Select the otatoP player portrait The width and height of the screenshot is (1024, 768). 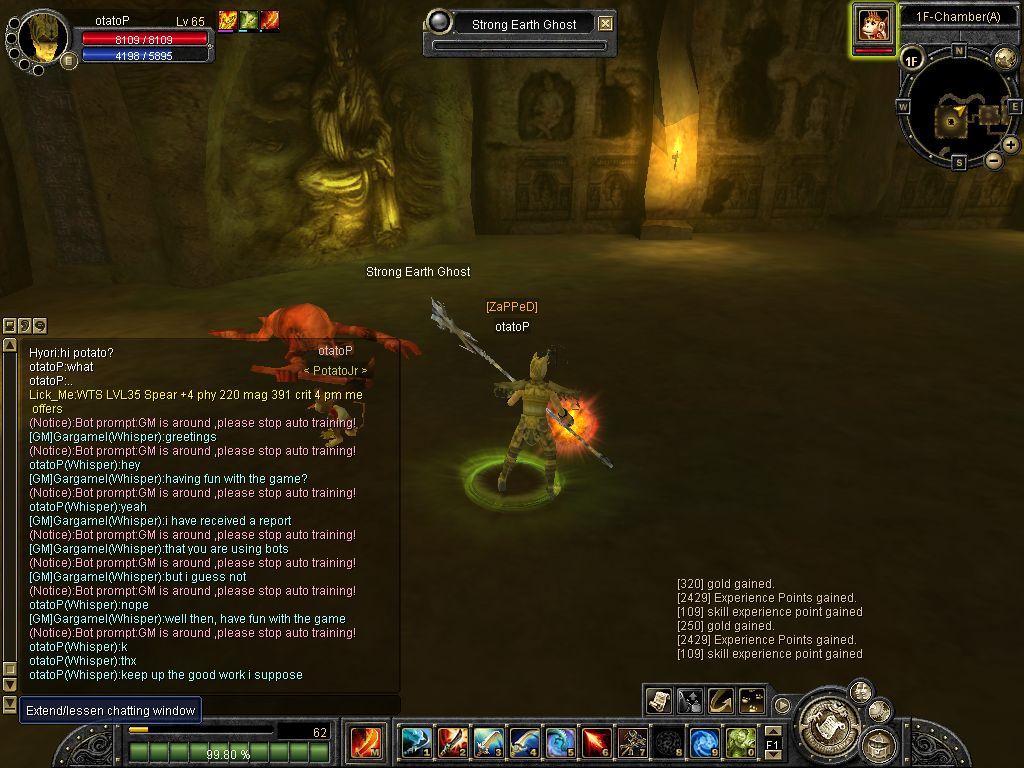pyautogui.click(x=44, y=36)
